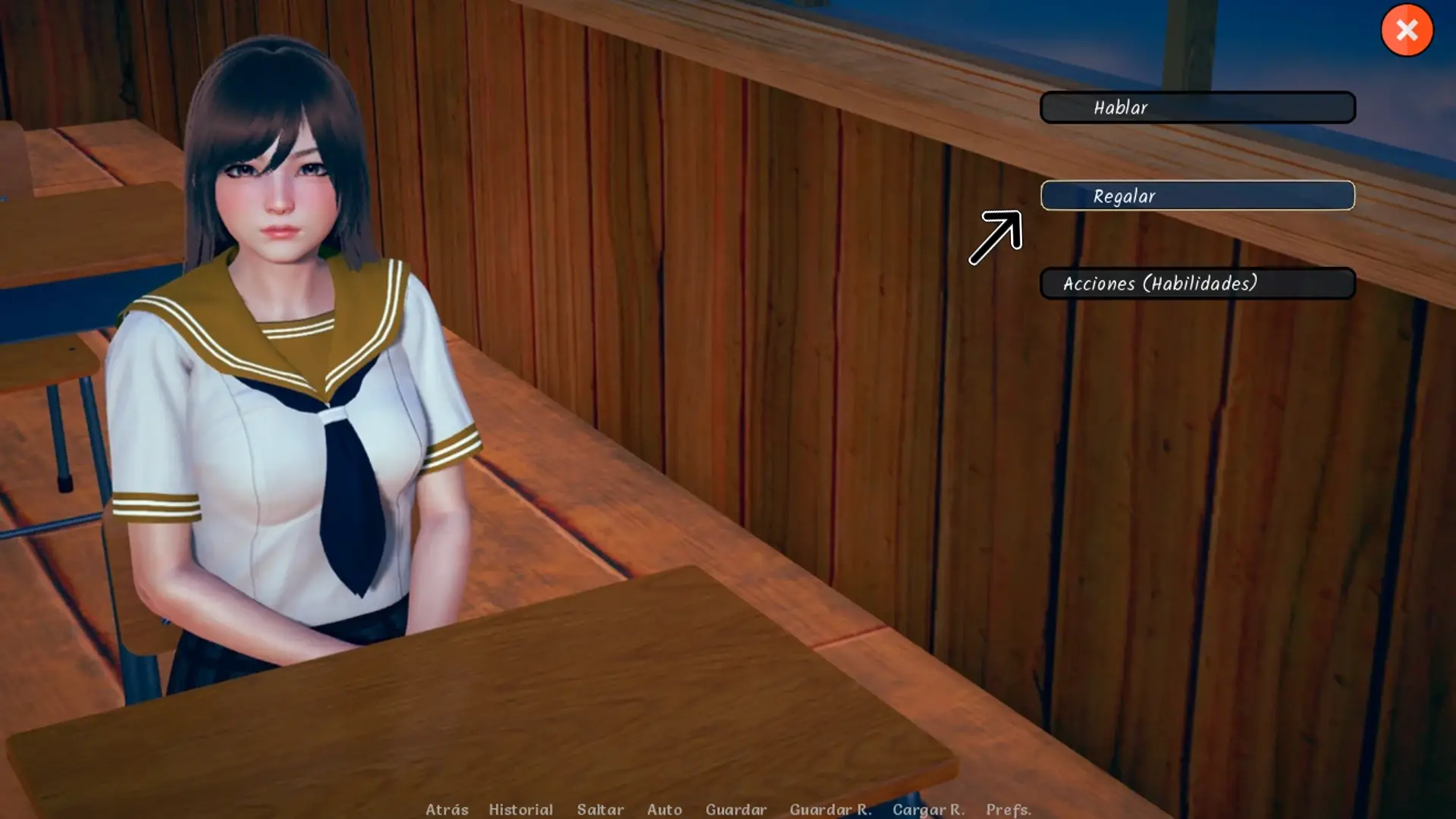The width and height of the screenshot is (1456, 819).
Task: Toggle Auto mode
Action: point(664,809)
